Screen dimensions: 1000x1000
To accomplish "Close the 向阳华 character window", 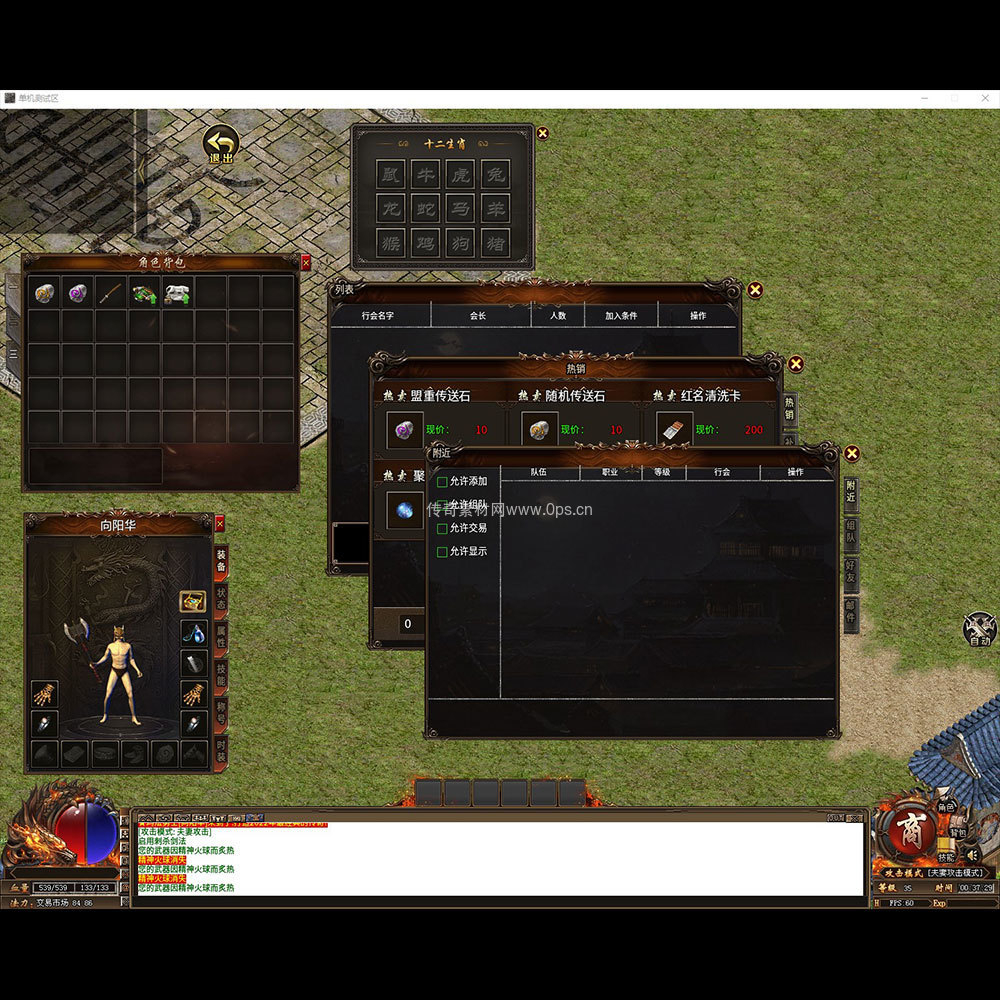I will 220,523.
